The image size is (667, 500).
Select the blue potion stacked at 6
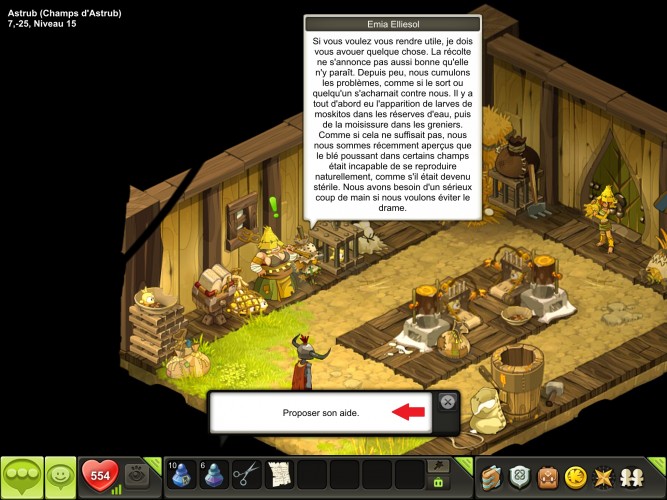click(x=214, y=474)
